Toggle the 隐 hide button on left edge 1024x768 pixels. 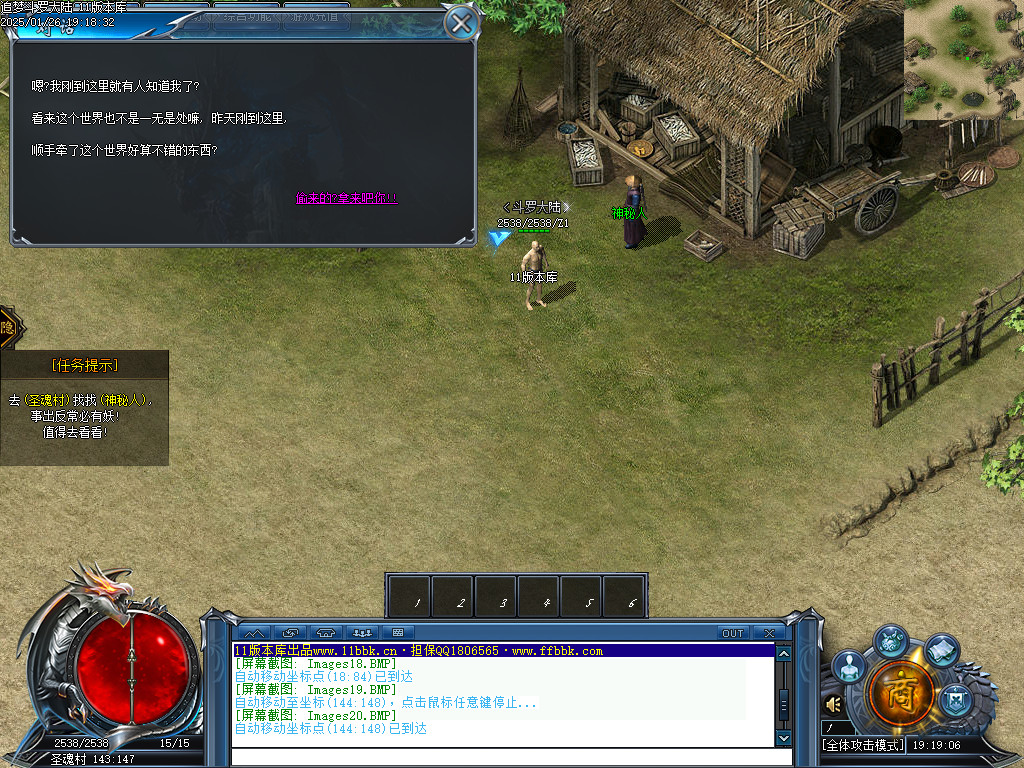(x=8, y=328)
